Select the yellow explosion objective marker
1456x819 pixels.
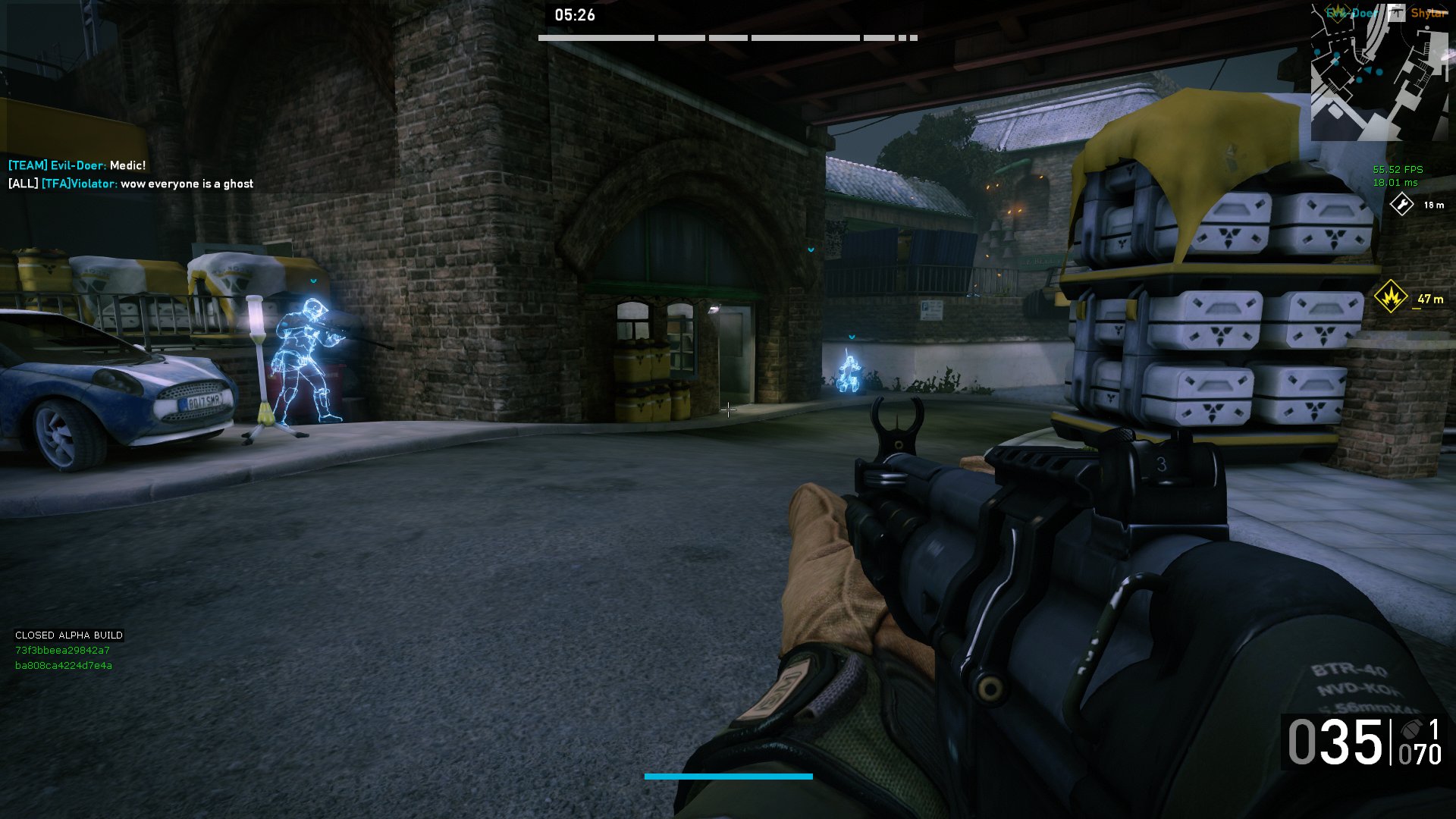pyautogui.click(x=1390, y=297)
